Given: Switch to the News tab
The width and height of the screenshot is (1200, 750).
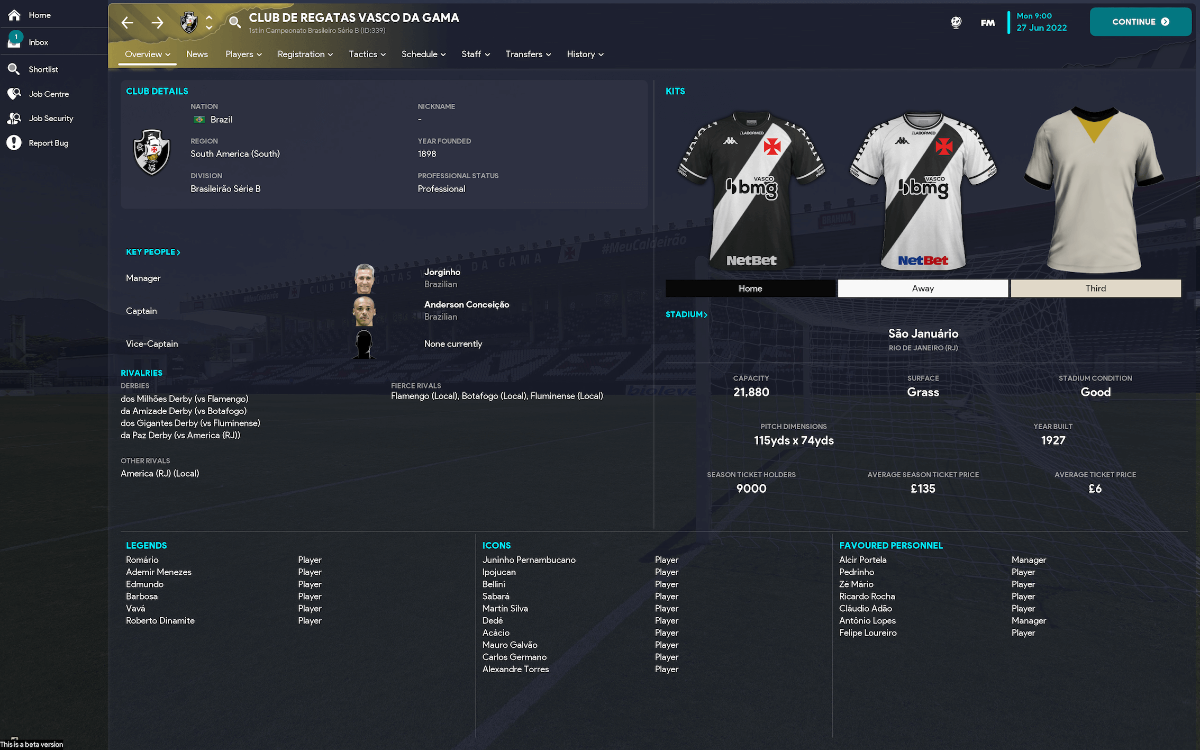Looking at the screenshot, I should 197,55.
